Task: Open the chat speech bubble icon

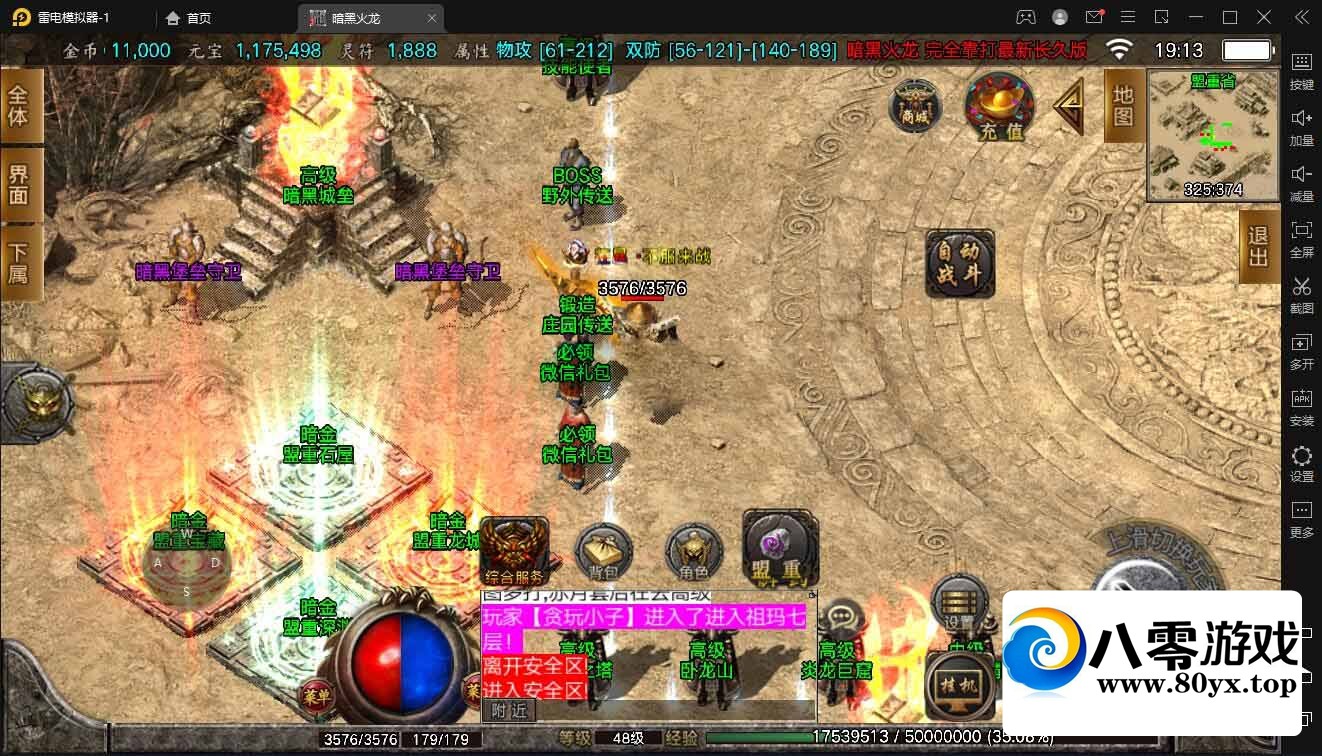Action: coord(842,616)
